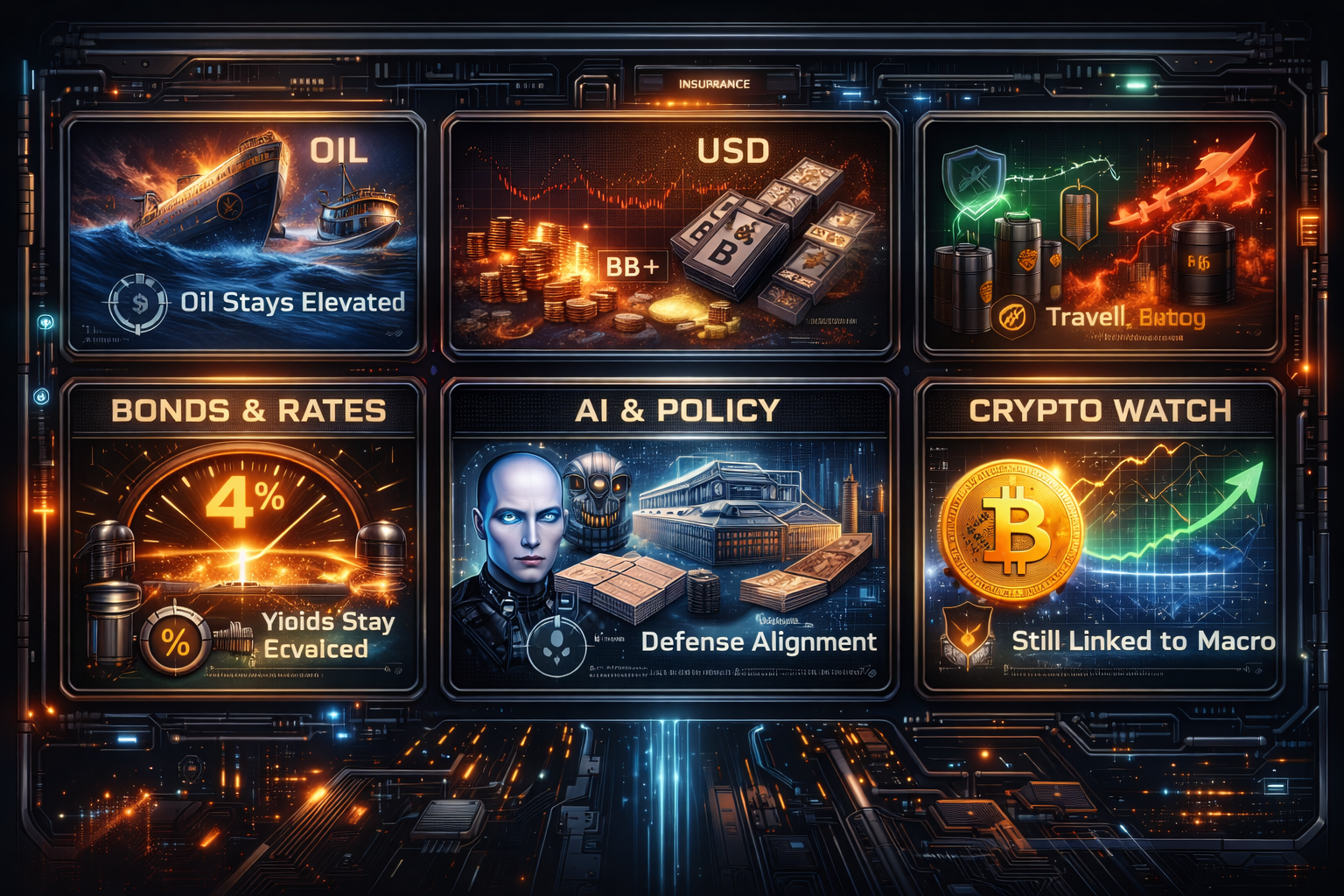Click the dollar target icon beside Oil Stays Elevated
The height and width of the screenshot is (896, 1344).
(138, 304)
